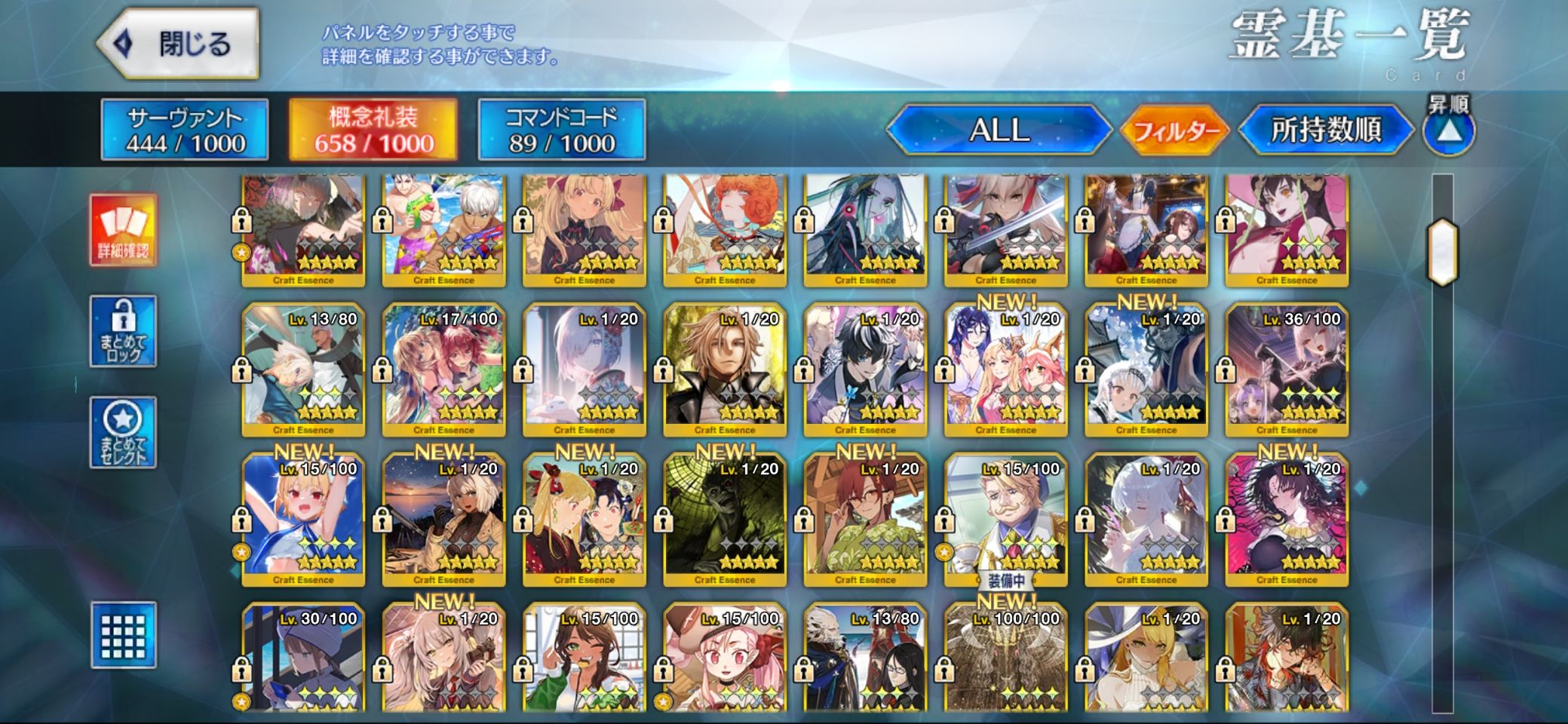The image size is (1568, 724).
Task: Switch to the サーヴァント tab
Action: pos(185,130)
